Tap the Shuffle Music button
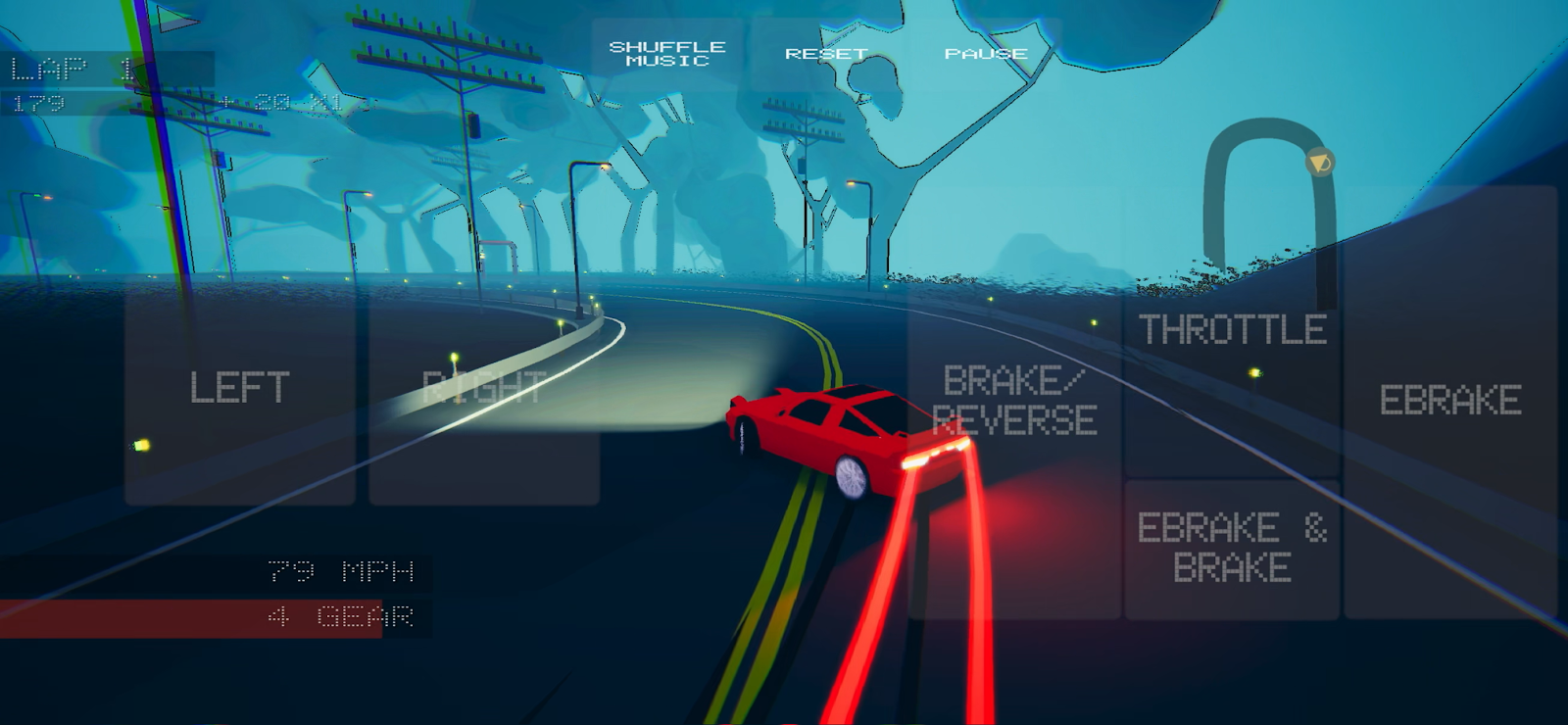The height and width of the screenshot is (725, 1568). pyautogui.click(x=667, y=54)
